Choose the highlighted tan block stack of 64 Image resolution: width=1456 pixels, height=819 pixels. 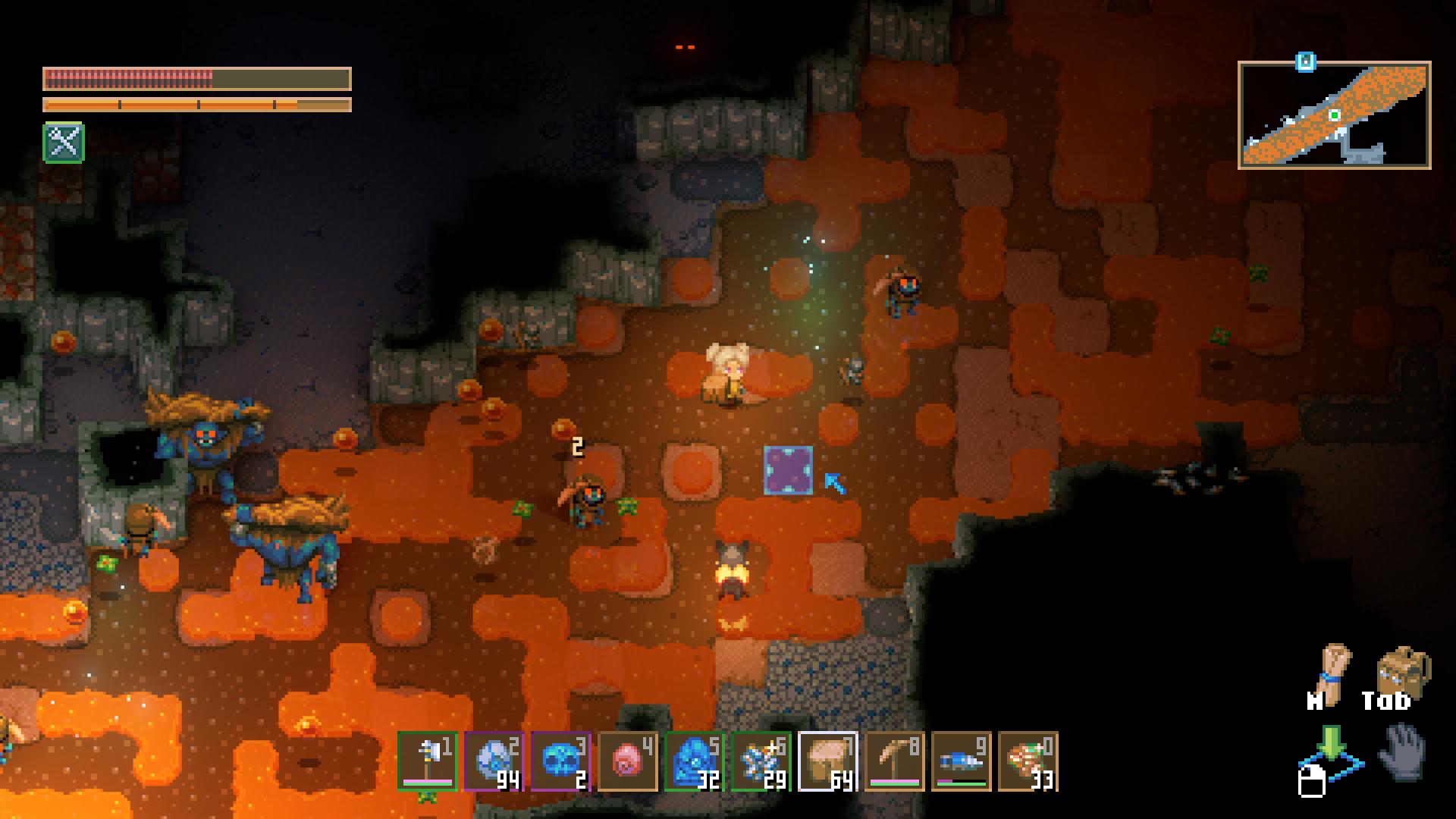tap(827, 761)
